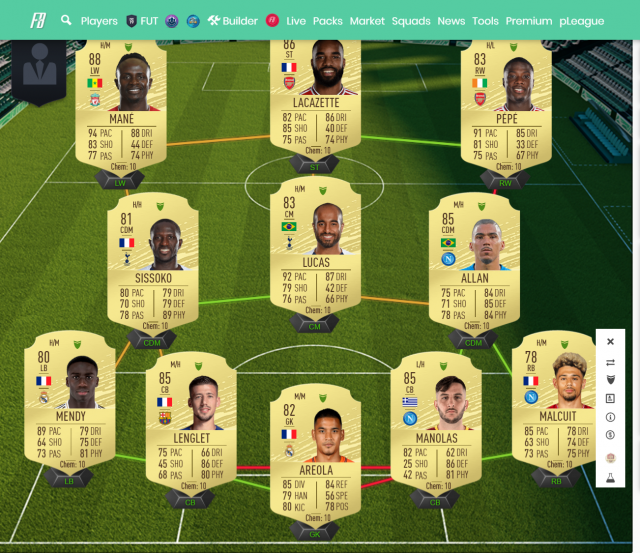Viewport: 640px width, 553px height.
Task: Close the card options side toolbar
Action: tap(610, 341)
